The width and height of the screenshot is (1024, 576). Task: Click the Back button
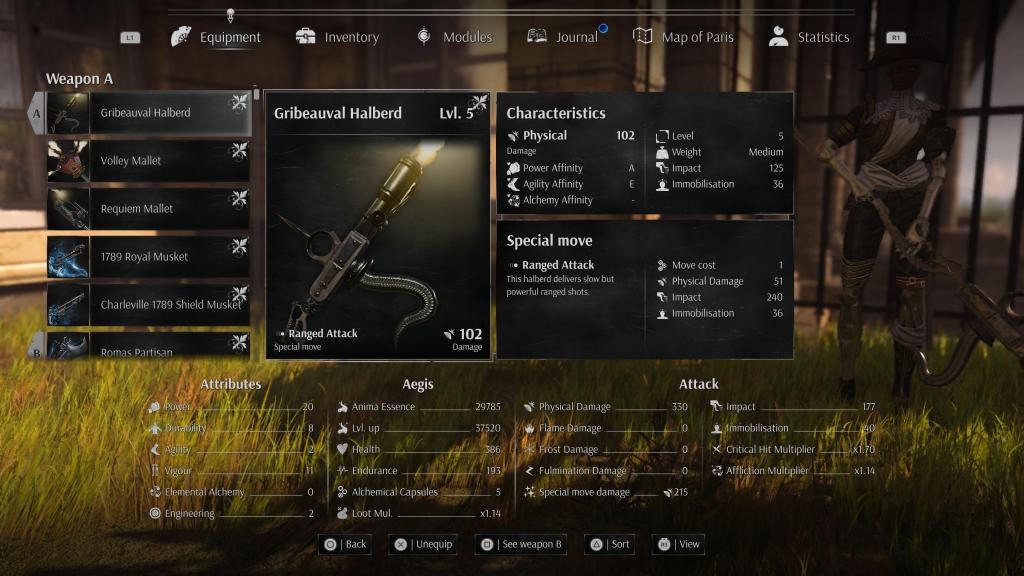pyautogui.click(x=345, y=544)
